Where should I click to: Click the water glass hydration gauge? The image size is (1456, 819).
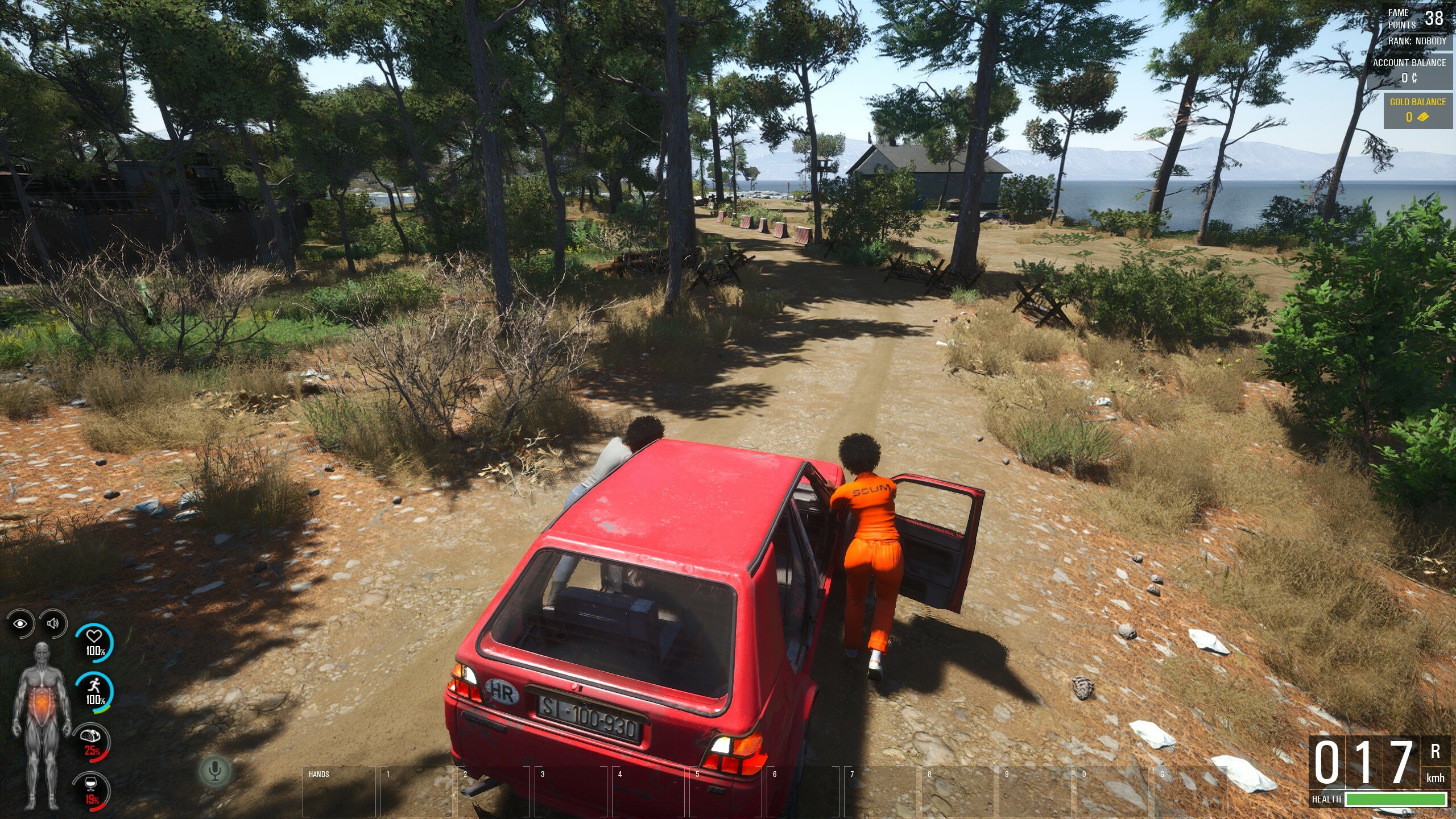[x=92, y=789]
